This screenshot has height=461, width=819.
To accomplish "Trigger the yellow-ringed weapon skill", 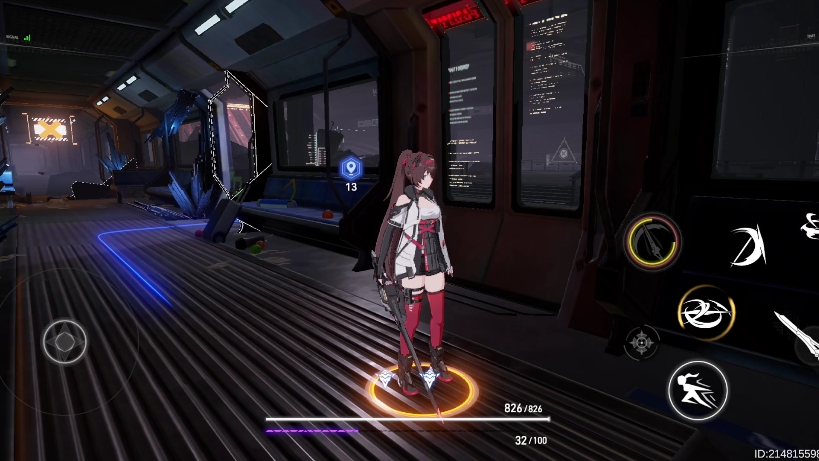I will [653, 241].
